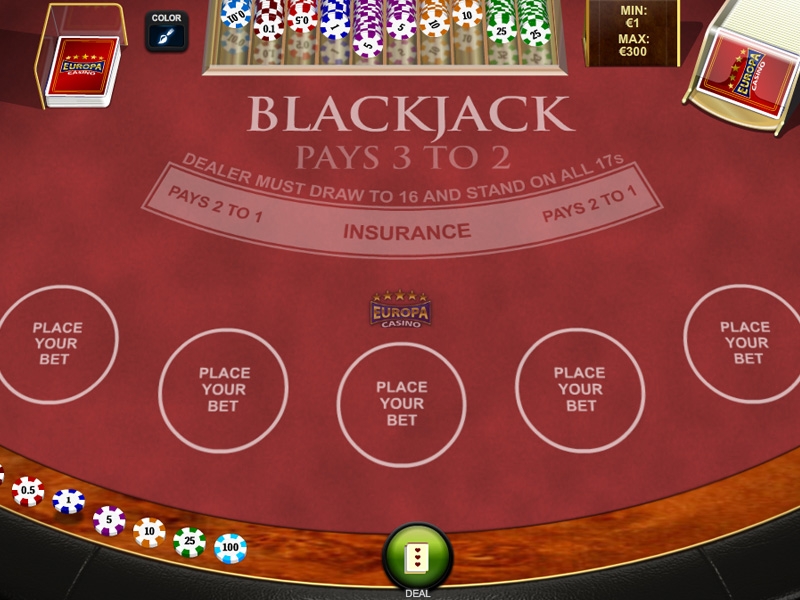Choose the blue 1 chip
Viewport: 800px width, 600px height.
click(x=69, y=502)
